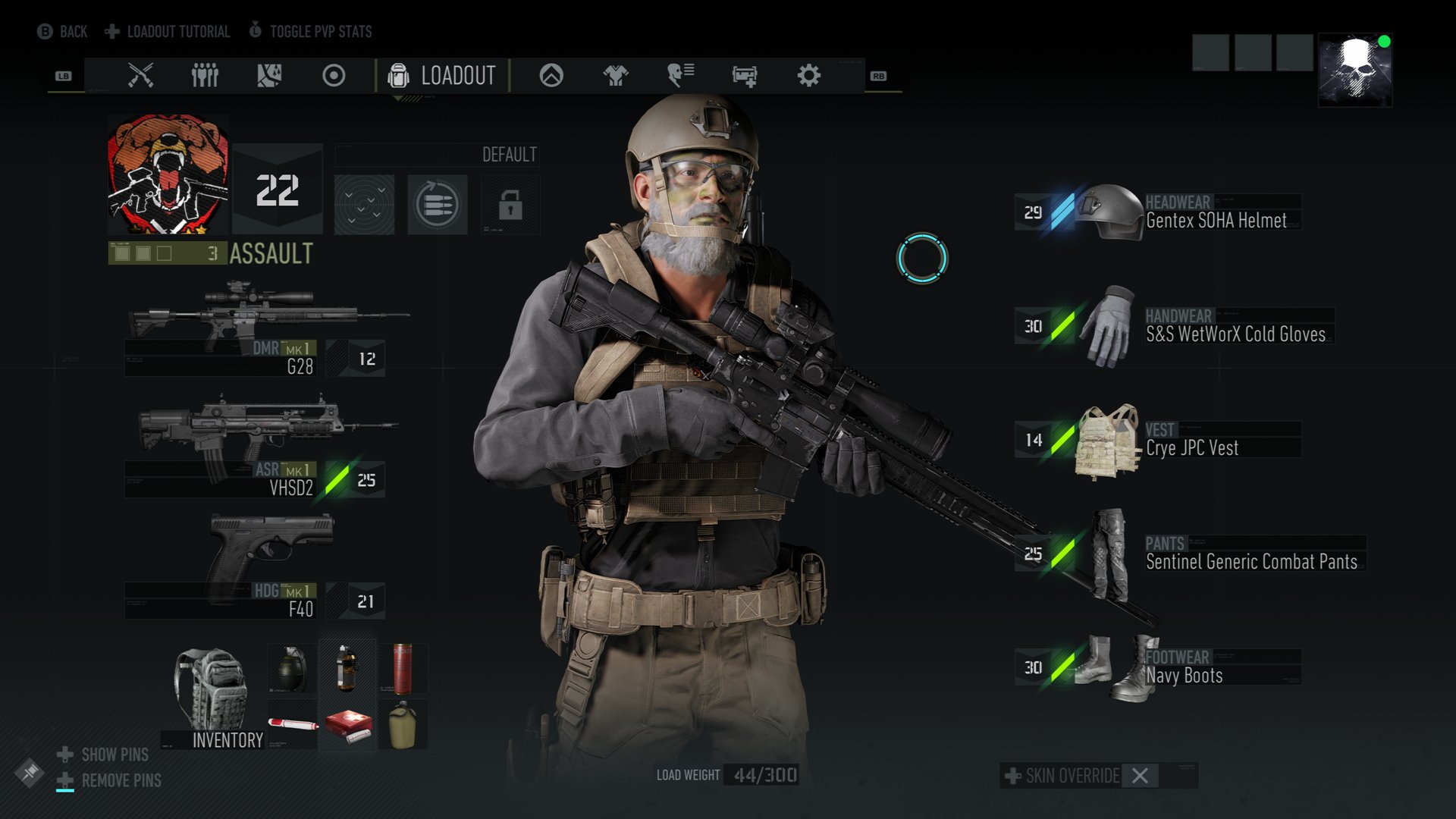Image resolution: width=1456 pixels, height=819 pixels.
Task: Select the red medkit item slot
Action: tap(348, 725)
